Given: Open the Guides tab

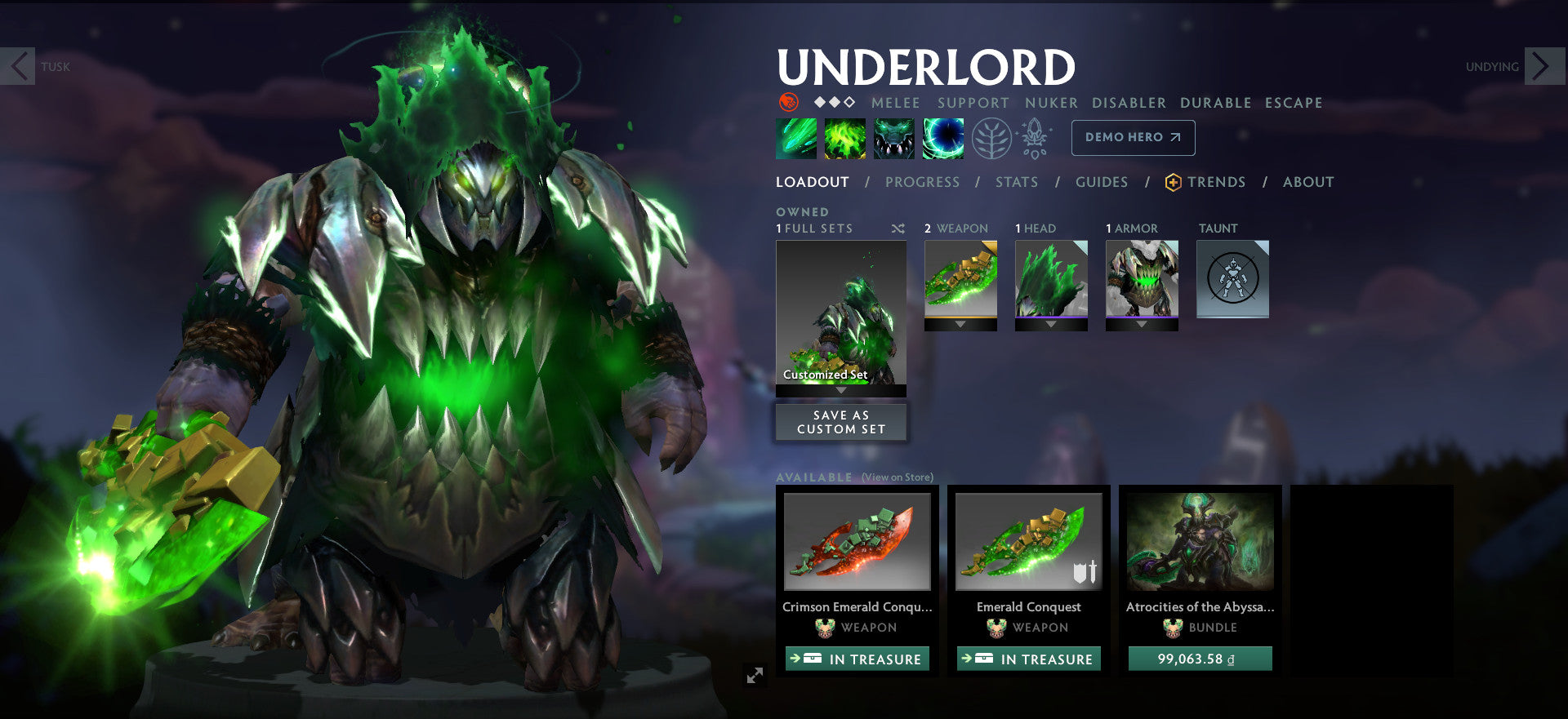Looking at the screenshot, I should coord(1102,182).
